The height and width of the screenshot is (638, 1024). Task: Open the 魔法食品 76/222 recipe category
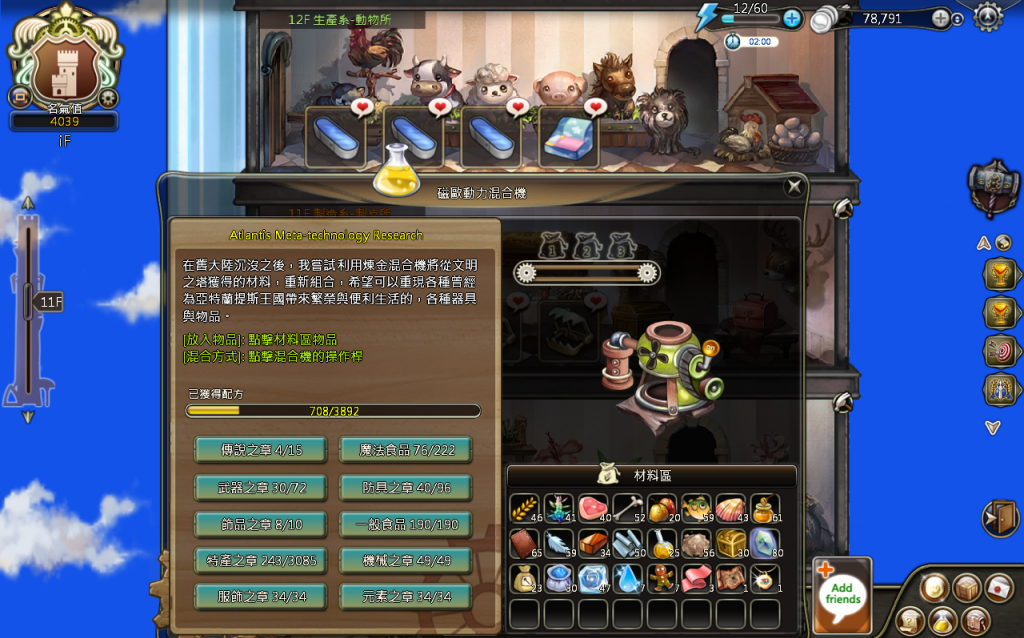405,450
